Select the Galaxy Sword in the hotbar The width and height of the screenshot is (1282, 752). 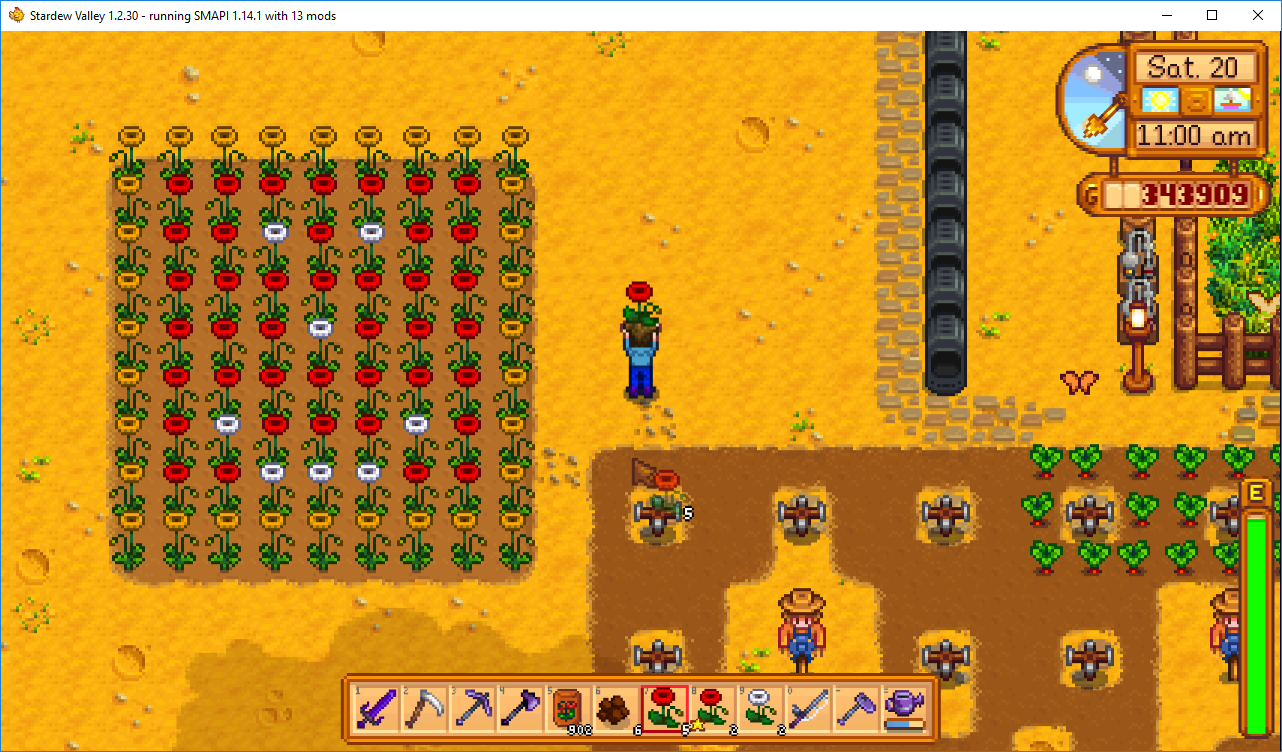[376, 709]
